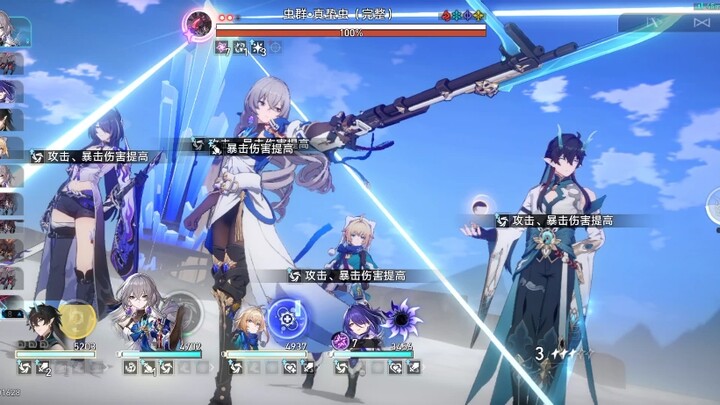
Task: Activate the golden ultimate icon
Action: click(x=78, y=318)
